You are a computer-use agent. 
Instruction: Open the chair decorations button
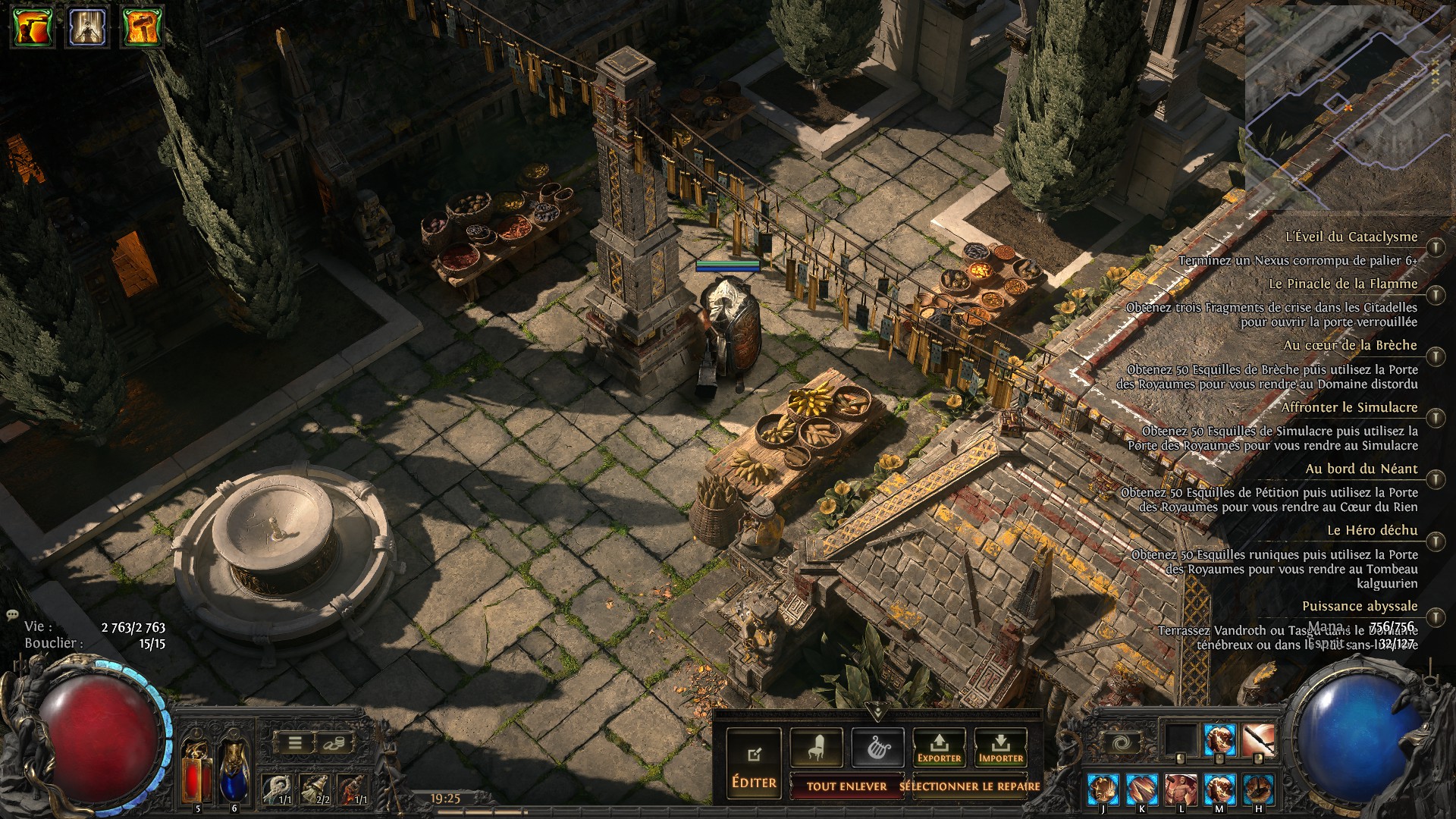click(816, 748)
